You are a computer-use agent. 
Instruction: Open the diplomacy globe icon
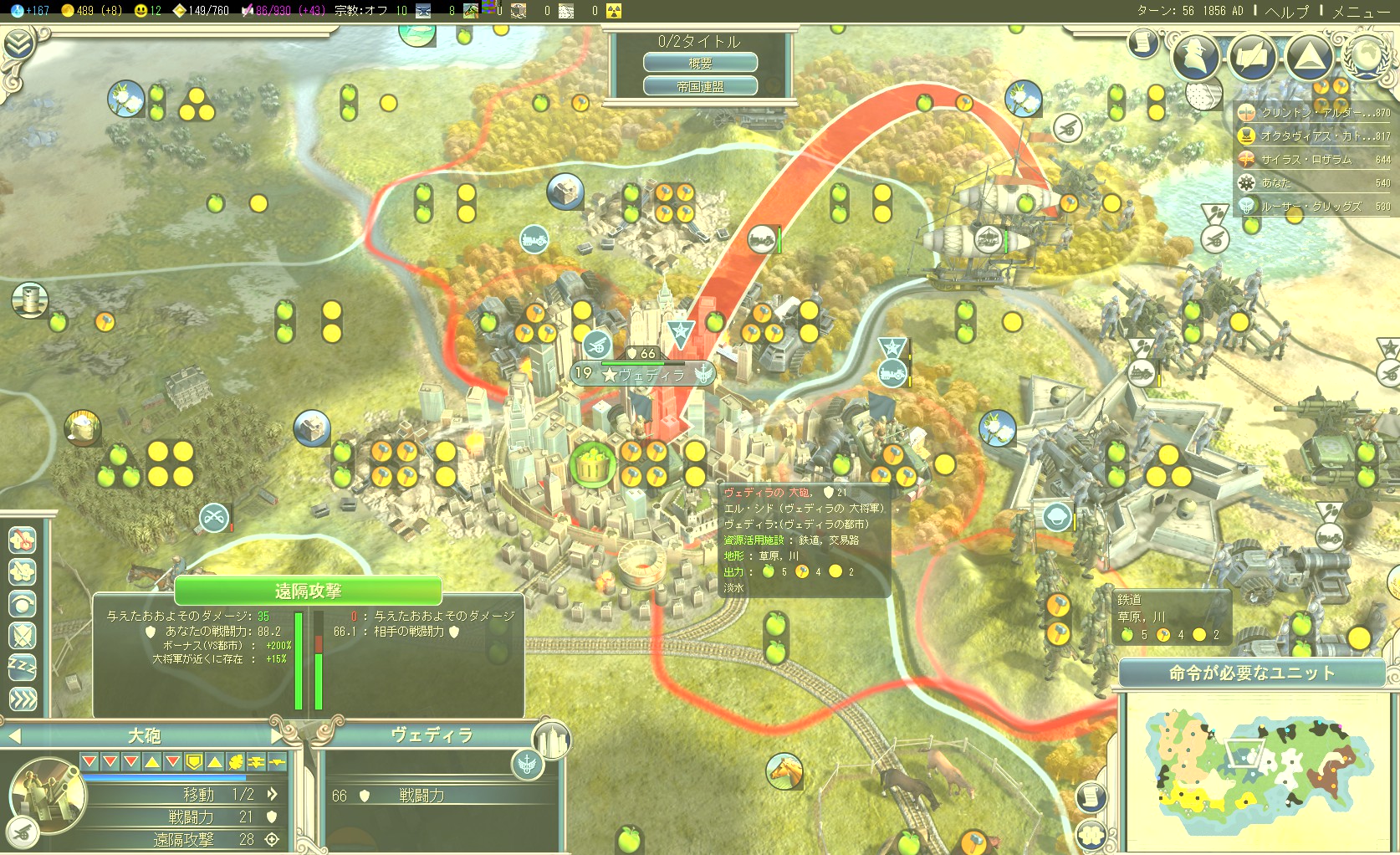tap(1367, 55)
